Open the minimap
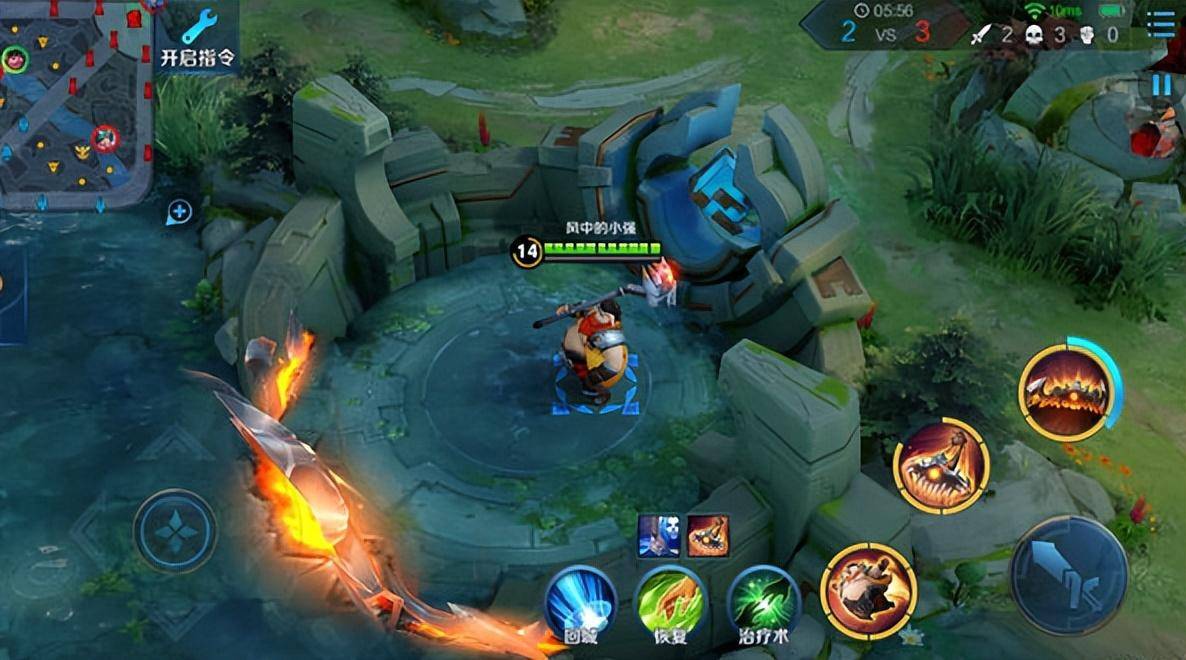Image resolution: width=1186 pixels, height=660 pixels. click(x=74, y=105)
